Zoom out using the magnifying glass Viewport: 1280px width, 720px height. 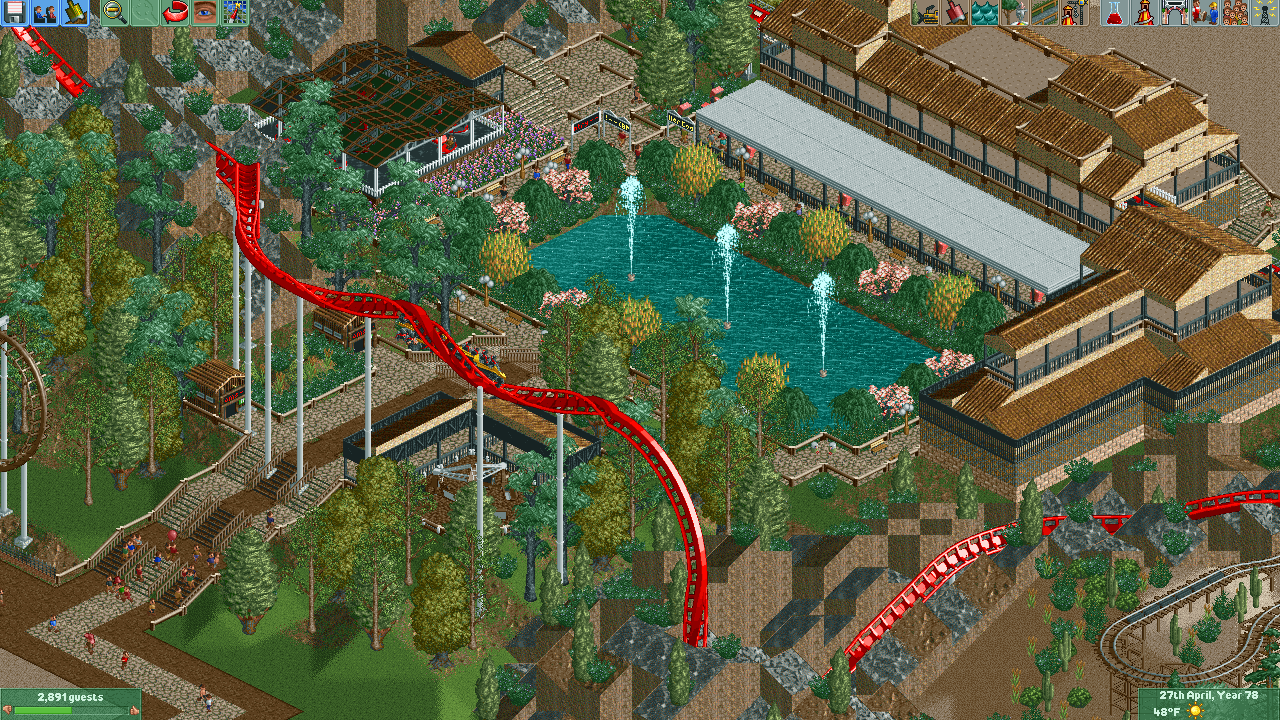coord(115,12)
